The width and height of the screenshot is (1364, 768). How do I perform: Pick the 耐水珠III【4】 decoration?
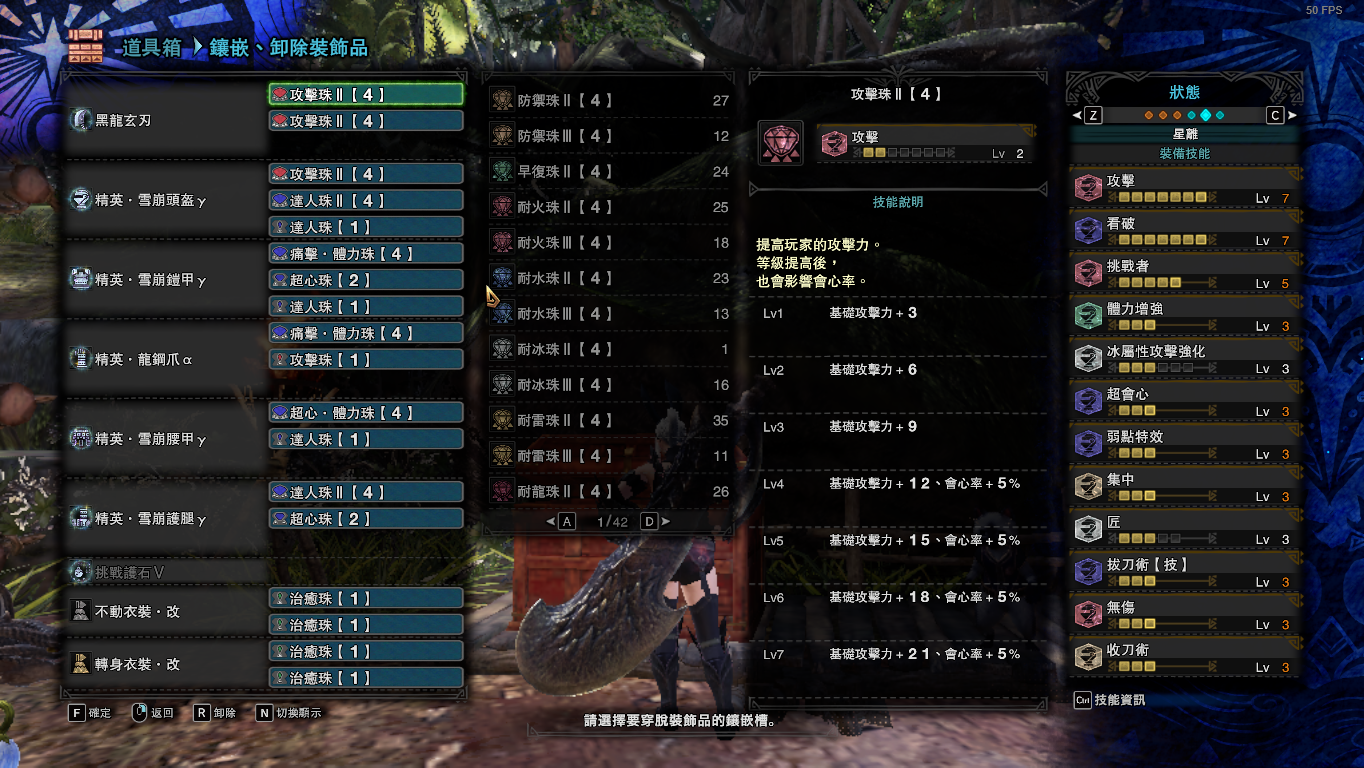[x=609, y=314]
